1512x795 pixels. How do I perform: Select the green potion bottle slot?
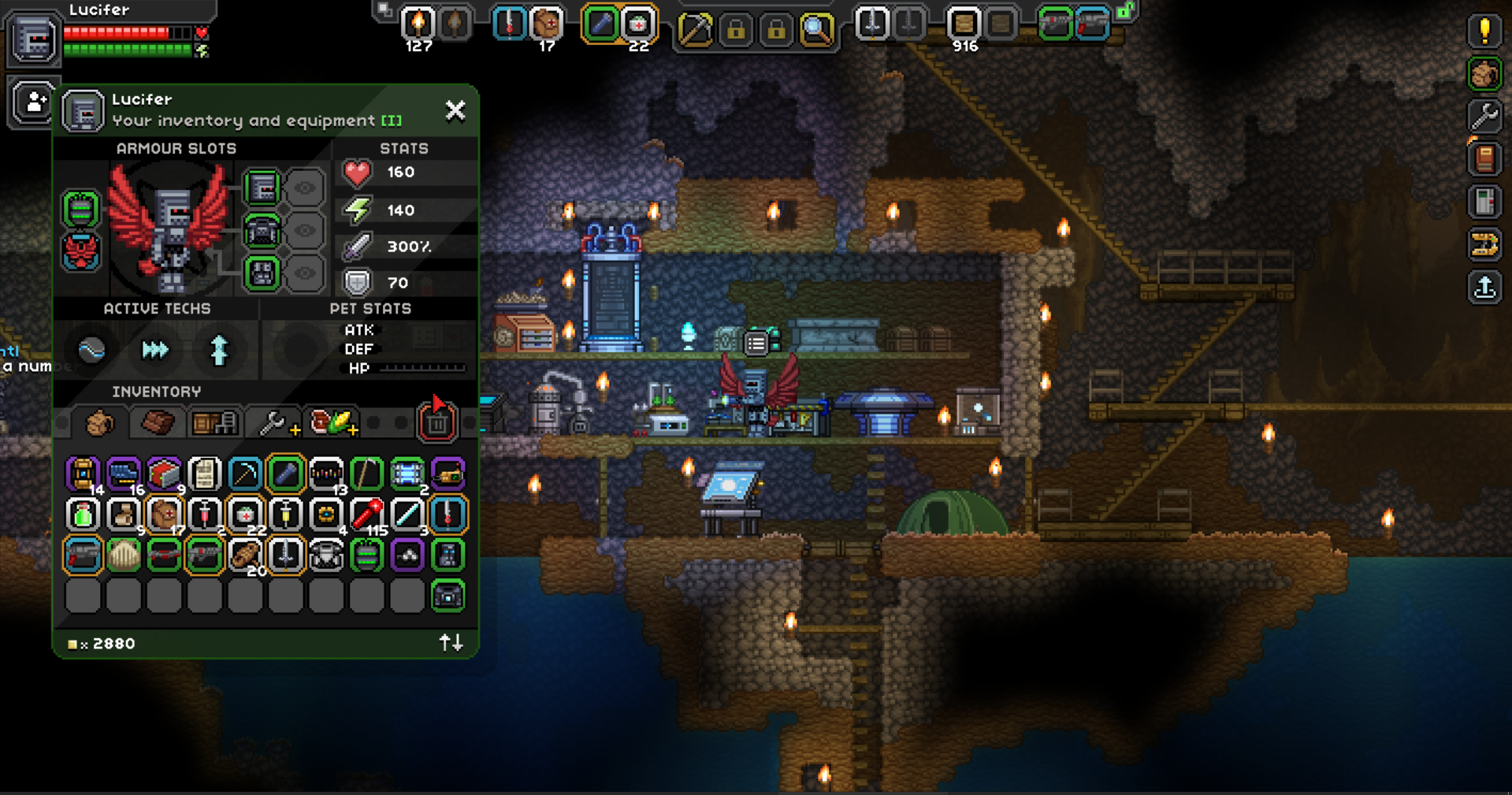click(83, 515)
